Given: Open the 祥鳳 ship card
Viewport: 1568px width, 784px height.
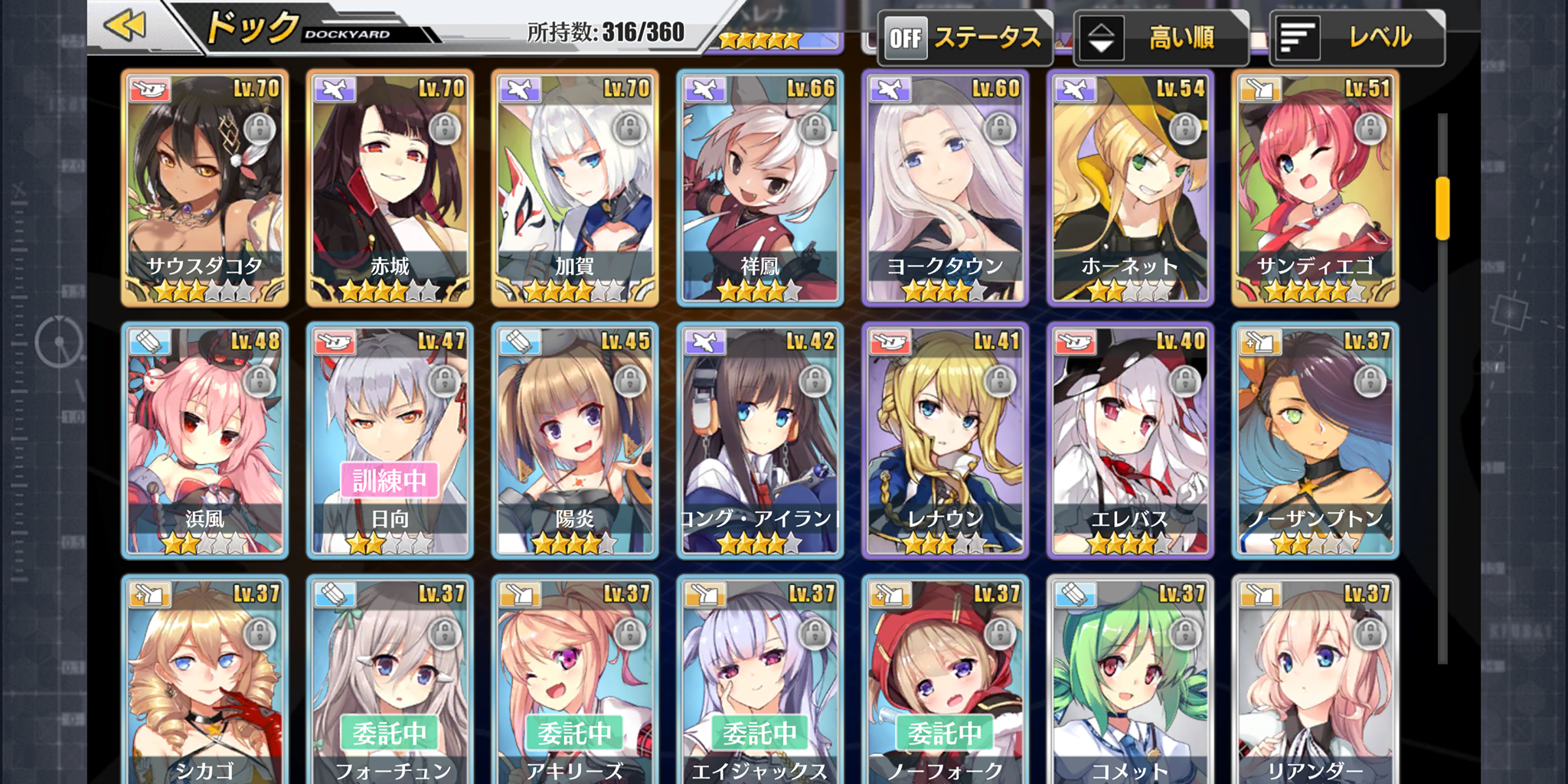Looking at the screenshot, I should pyautogui.click(x=760, y=188).
